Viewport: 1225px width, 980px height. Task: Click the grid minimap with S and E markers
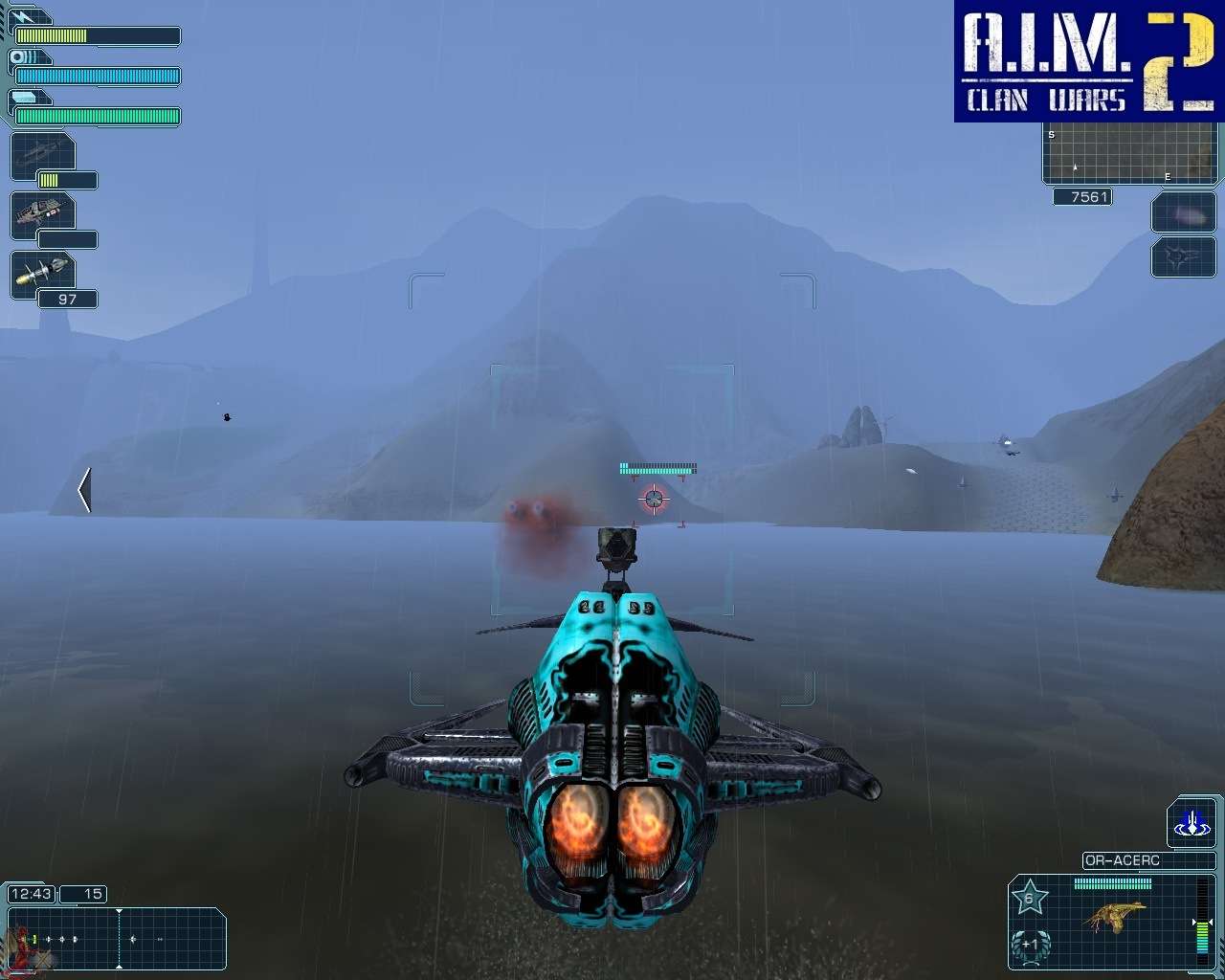[x=1130, y=156]
